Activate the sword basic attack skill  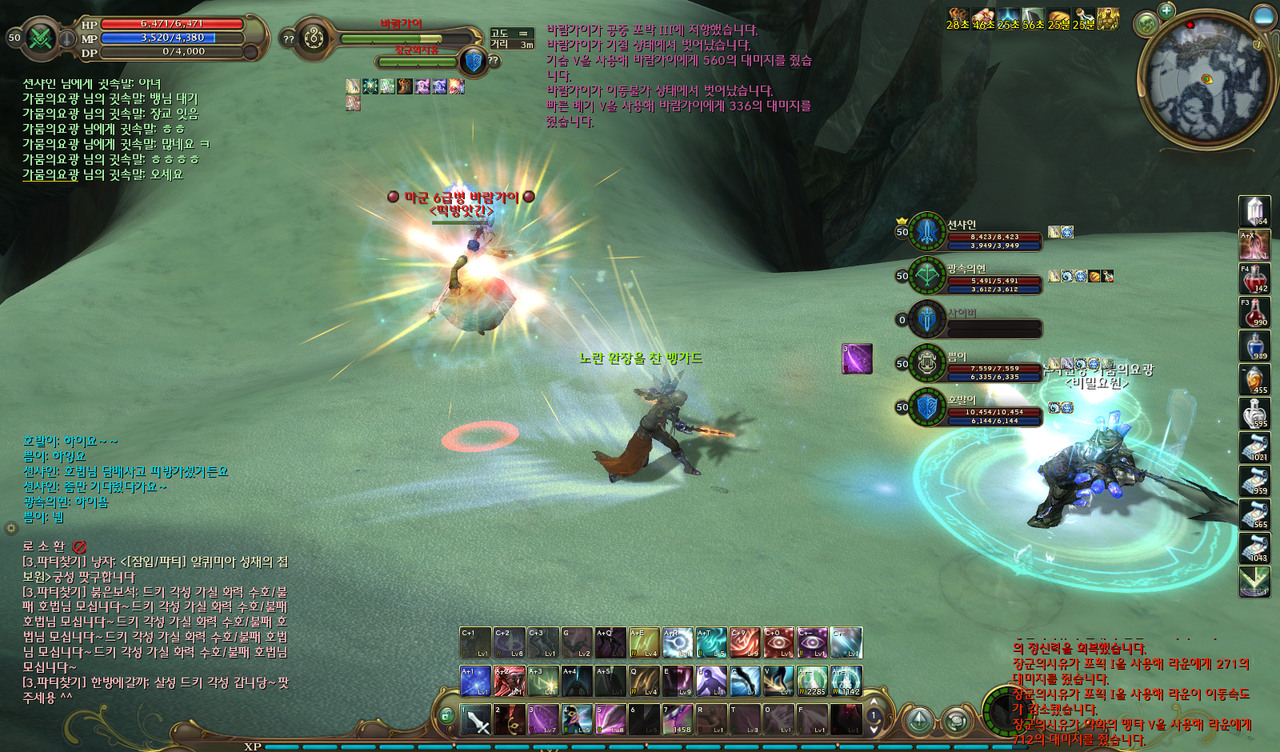475,720
